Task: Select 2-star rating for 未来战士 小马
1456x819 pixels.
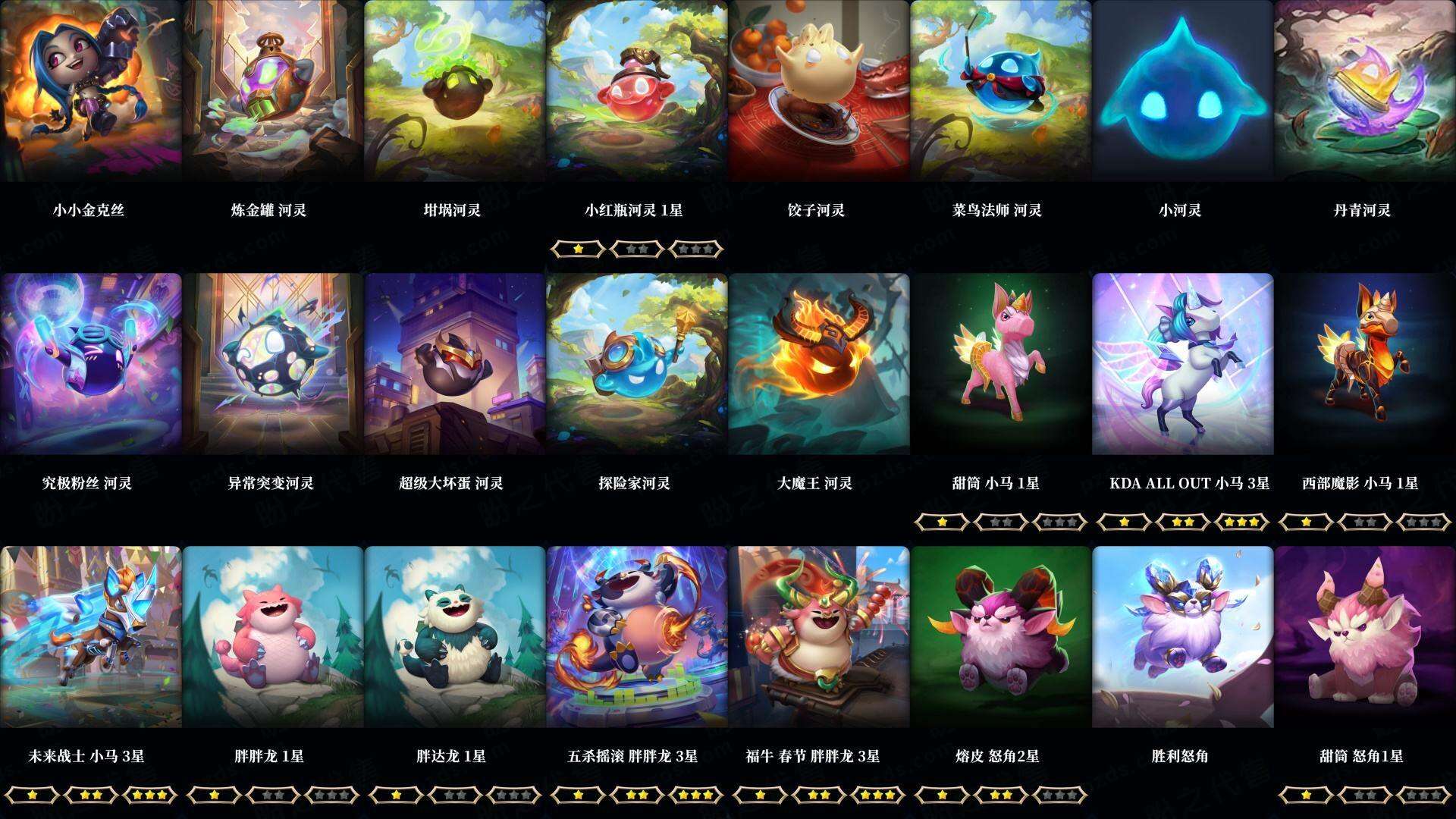Action: coord(90,794)
